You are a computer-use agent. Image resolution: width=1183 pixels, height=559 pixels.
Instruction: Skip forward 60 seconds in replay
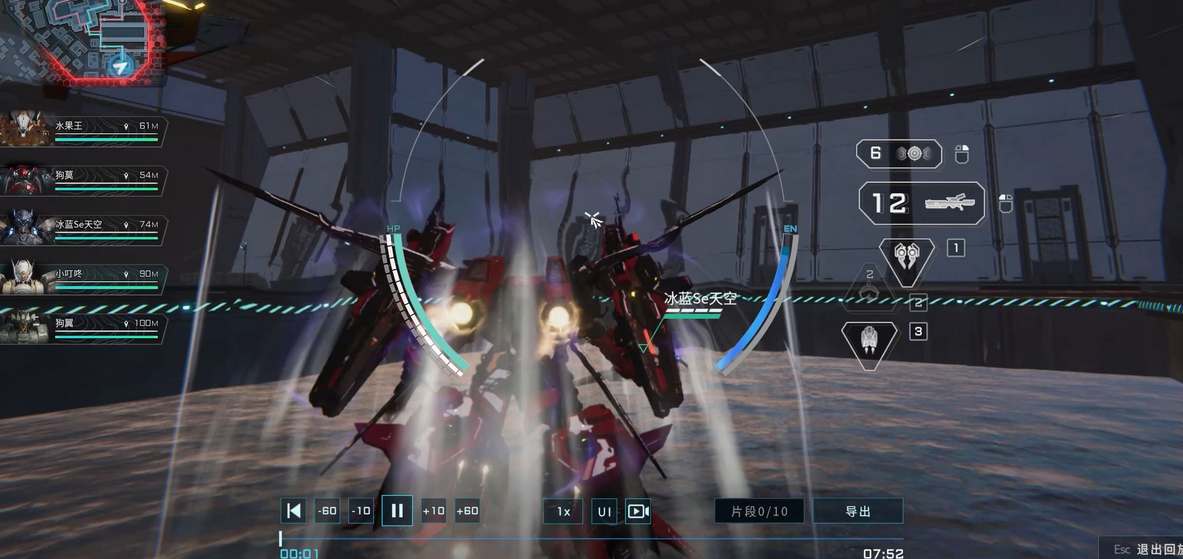pyautogui.click(x=467, y=511)
